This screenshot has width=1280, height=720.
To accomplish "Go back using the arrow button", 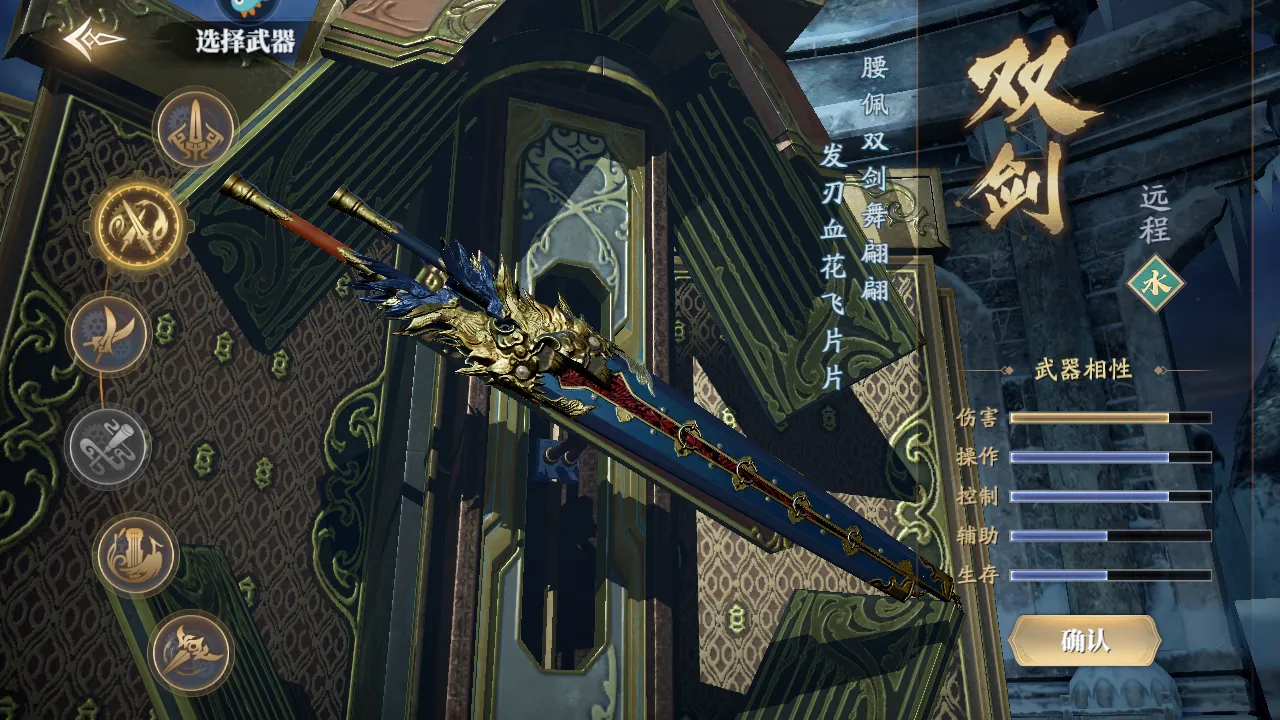I will point(93,39).
